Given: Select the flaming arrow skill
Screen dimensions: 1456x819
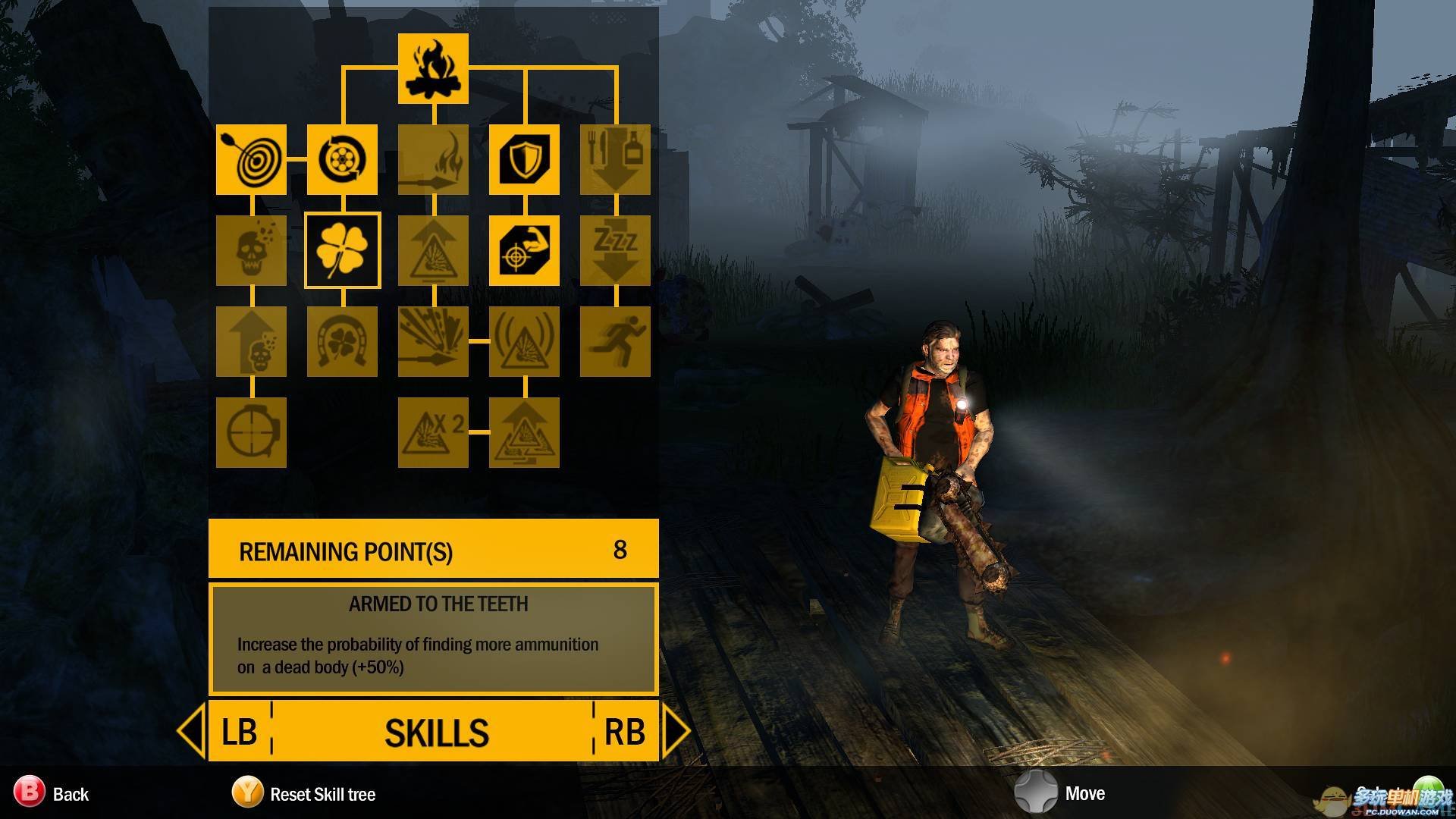Looking at the screenshot, I should tap(433, 159).
